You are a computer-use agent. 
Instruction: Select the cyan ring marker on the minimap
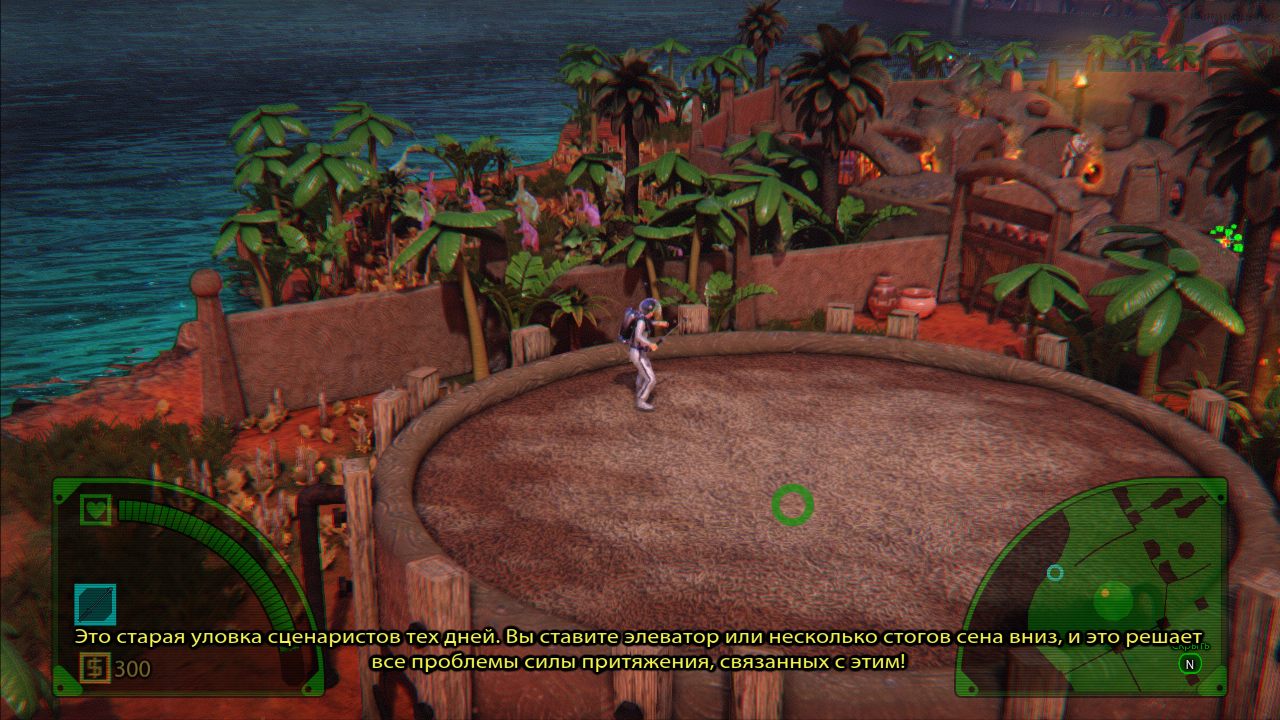tap(1055, 572)
